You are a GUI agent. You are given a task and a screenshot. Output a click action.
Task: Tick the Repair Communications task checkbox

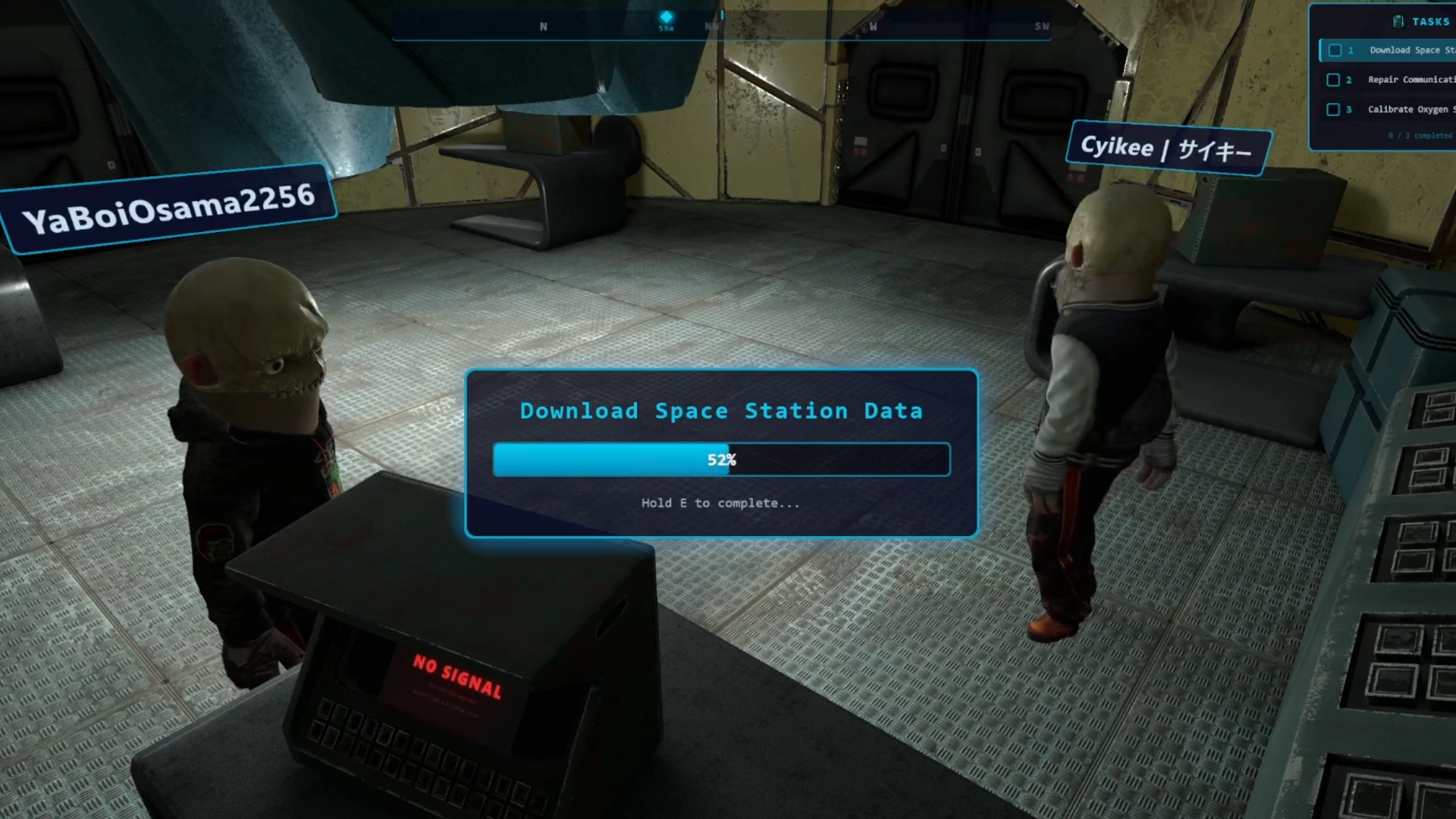click(x=1333, y=80)
